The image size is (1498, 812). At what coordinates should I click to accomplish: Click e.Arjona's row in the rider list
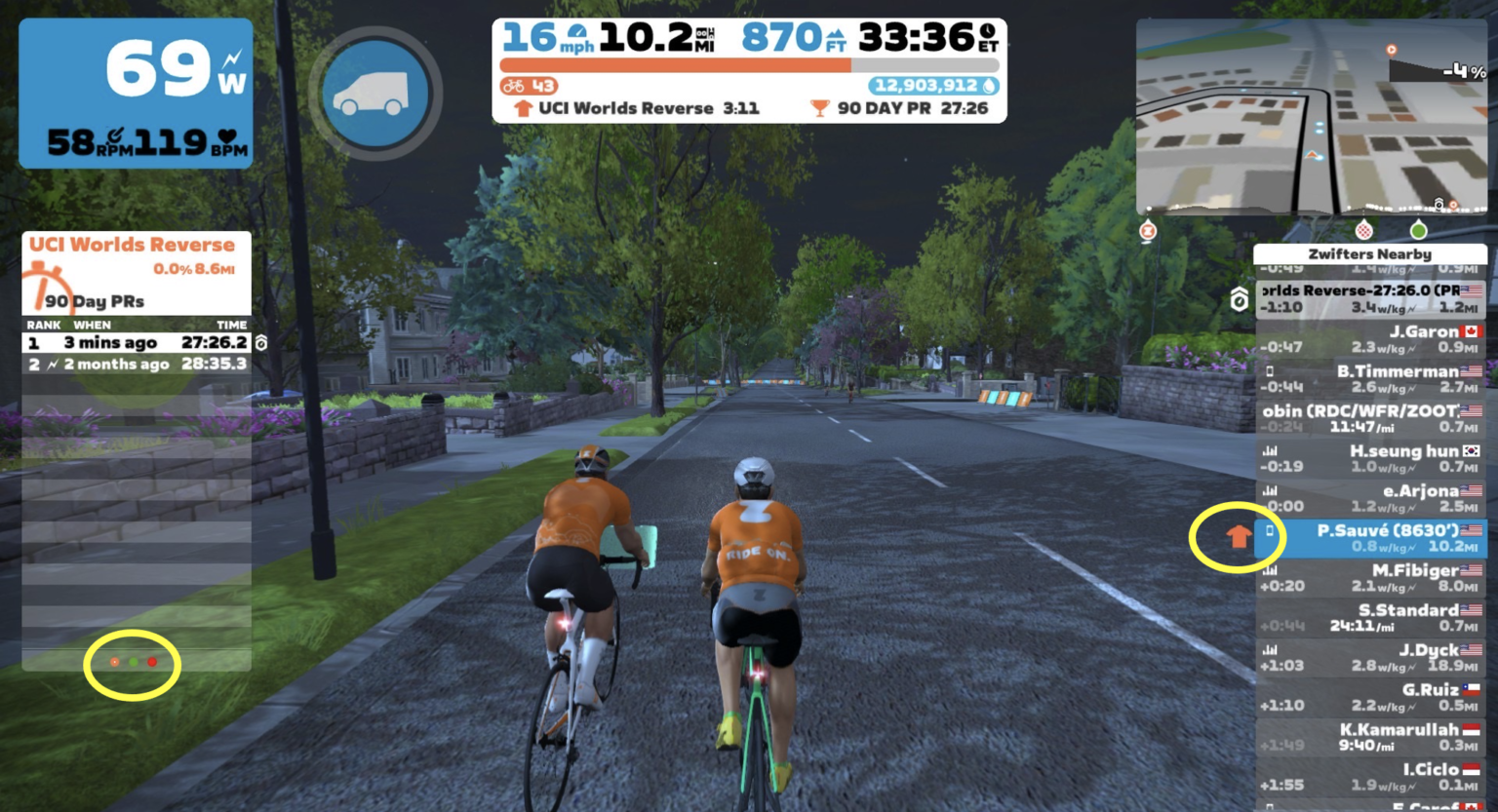(1370, 498)
